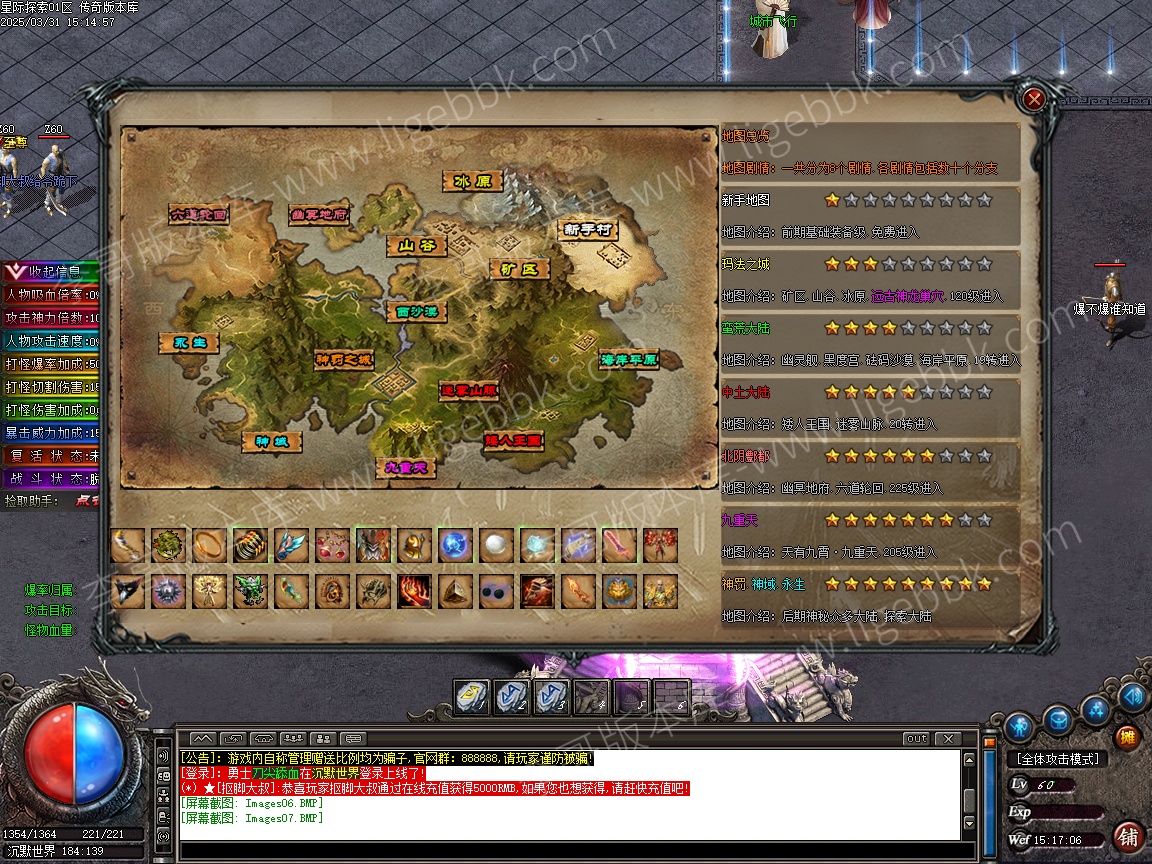Click the red 铺 shop button
Viewport: 1152px width, 864px height.
click(1128, 836)
